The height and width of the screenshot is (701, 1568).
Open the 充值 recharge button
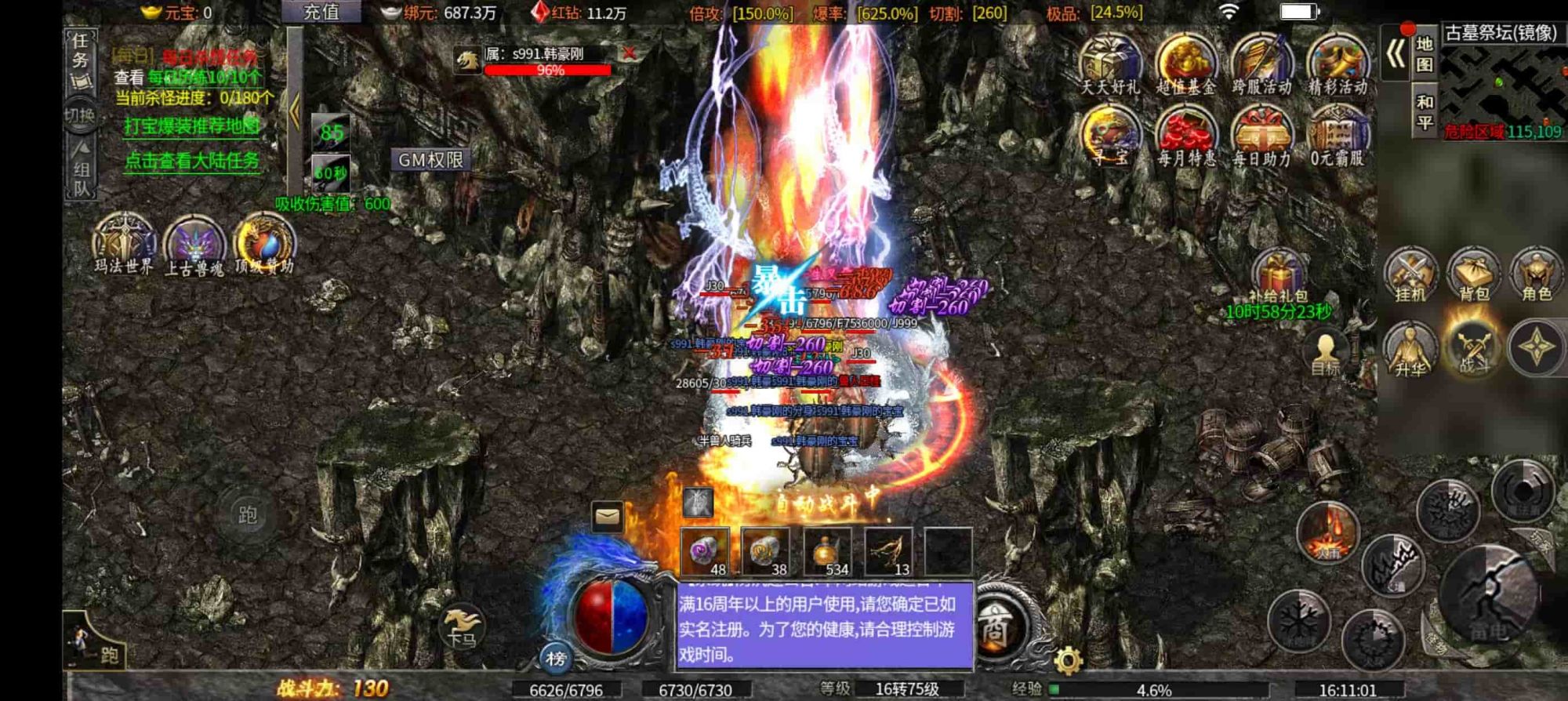[x=321, y=12]
